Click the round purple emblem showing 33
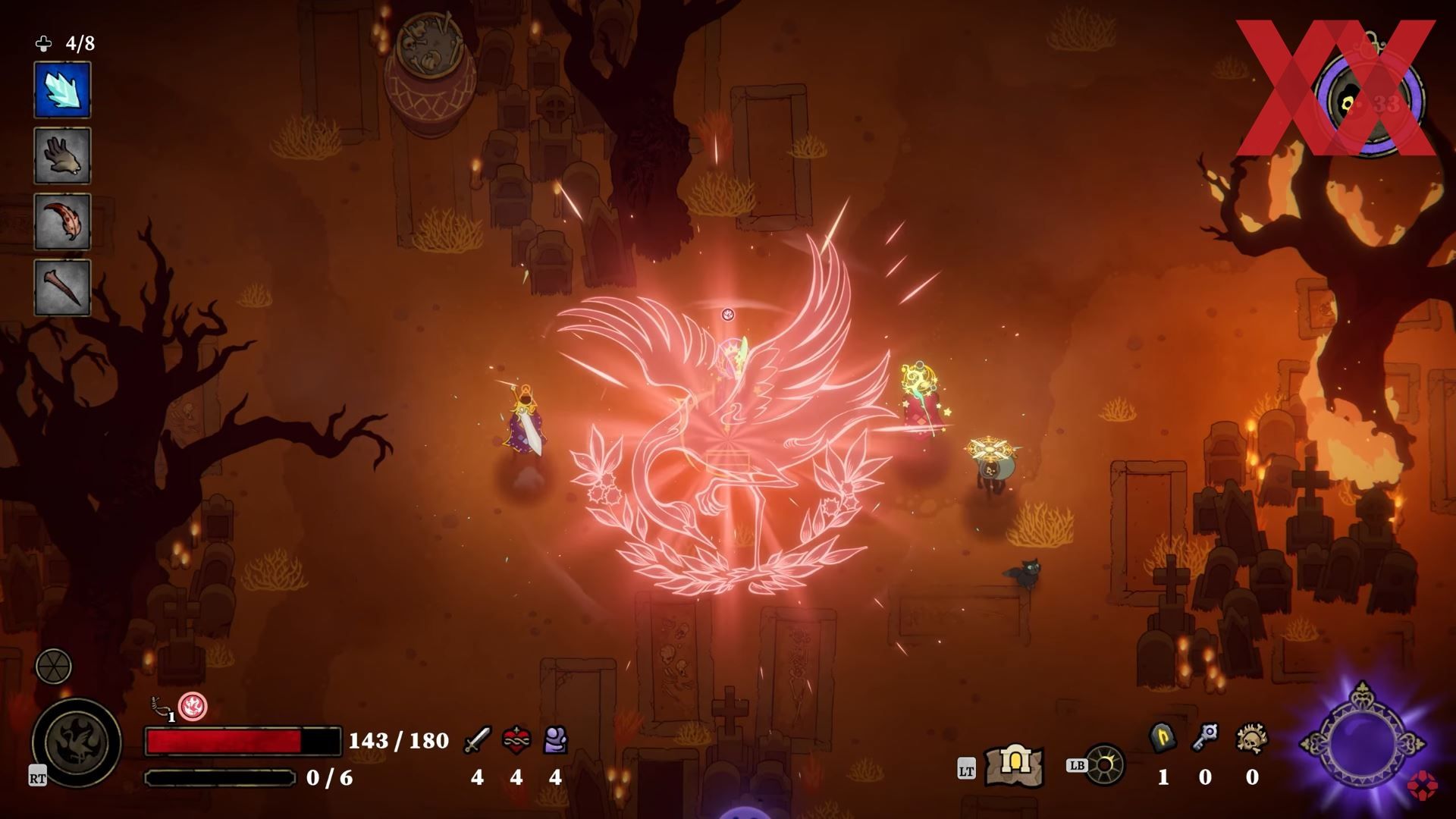 [1369, 102]
